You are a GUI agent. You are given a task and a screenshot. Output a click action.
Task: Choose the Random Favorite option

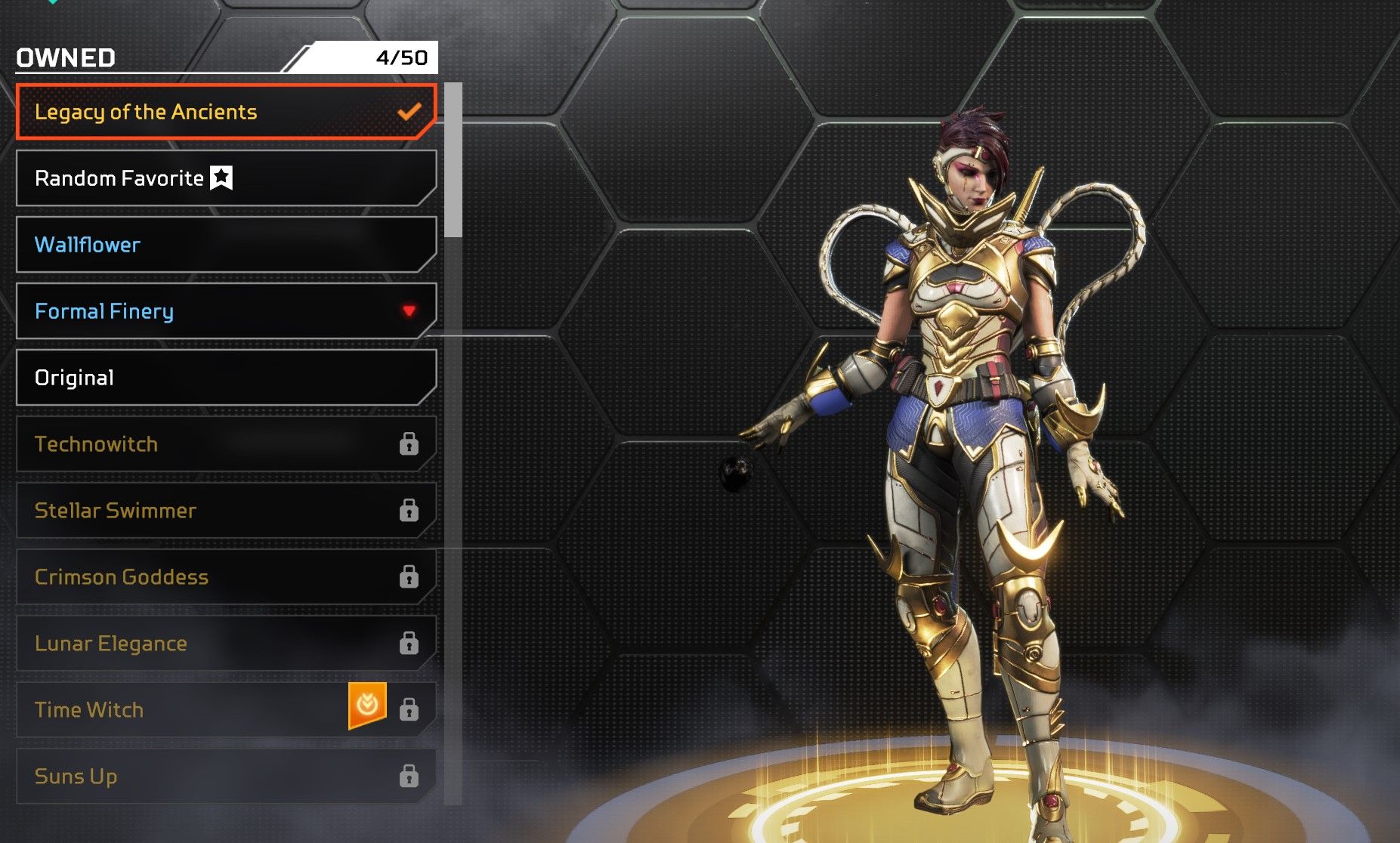pyautogui.click(x=225, y=178)
